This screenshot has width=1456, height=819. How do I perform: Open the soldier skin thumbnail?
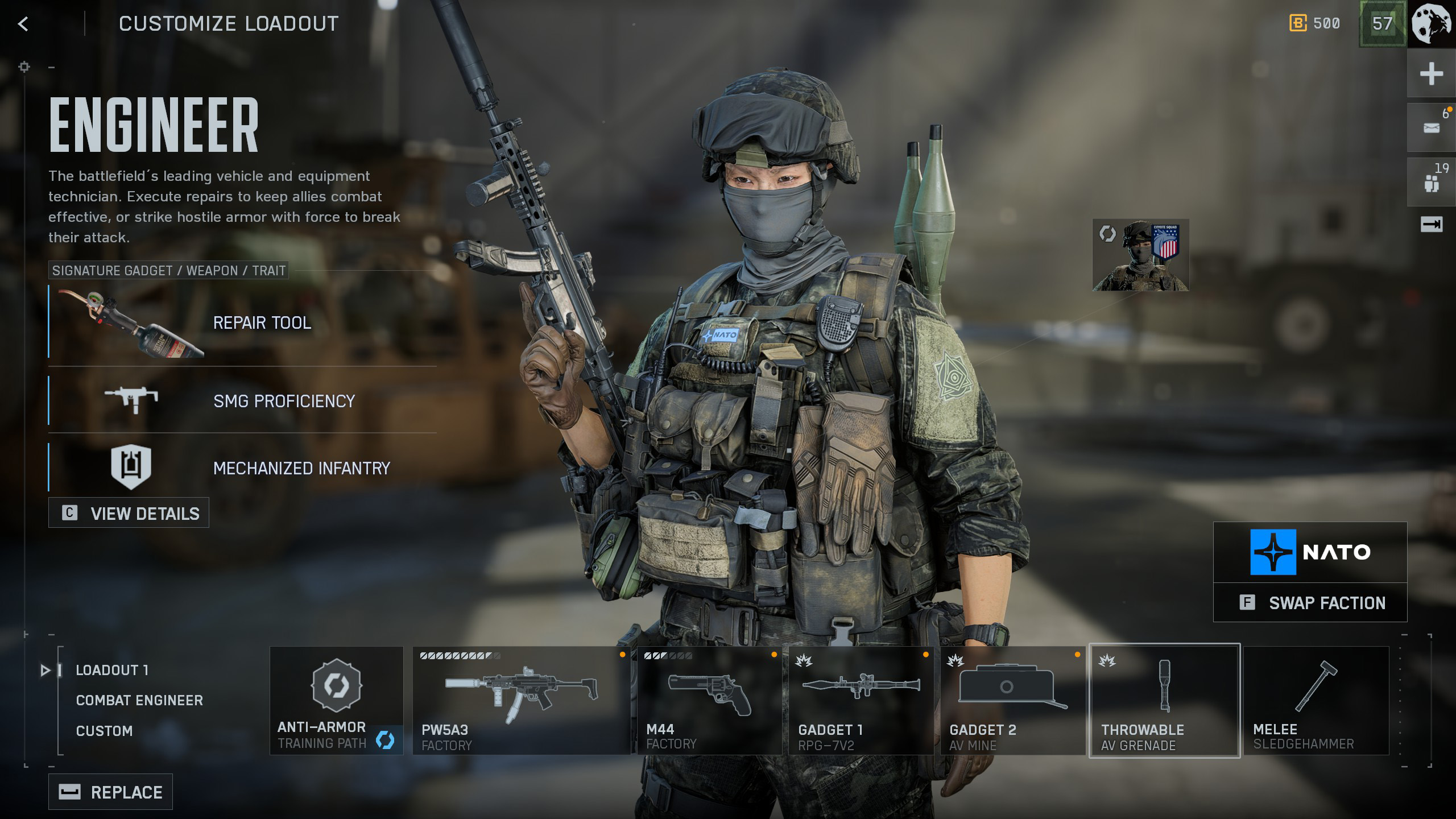pos(1140,255)
